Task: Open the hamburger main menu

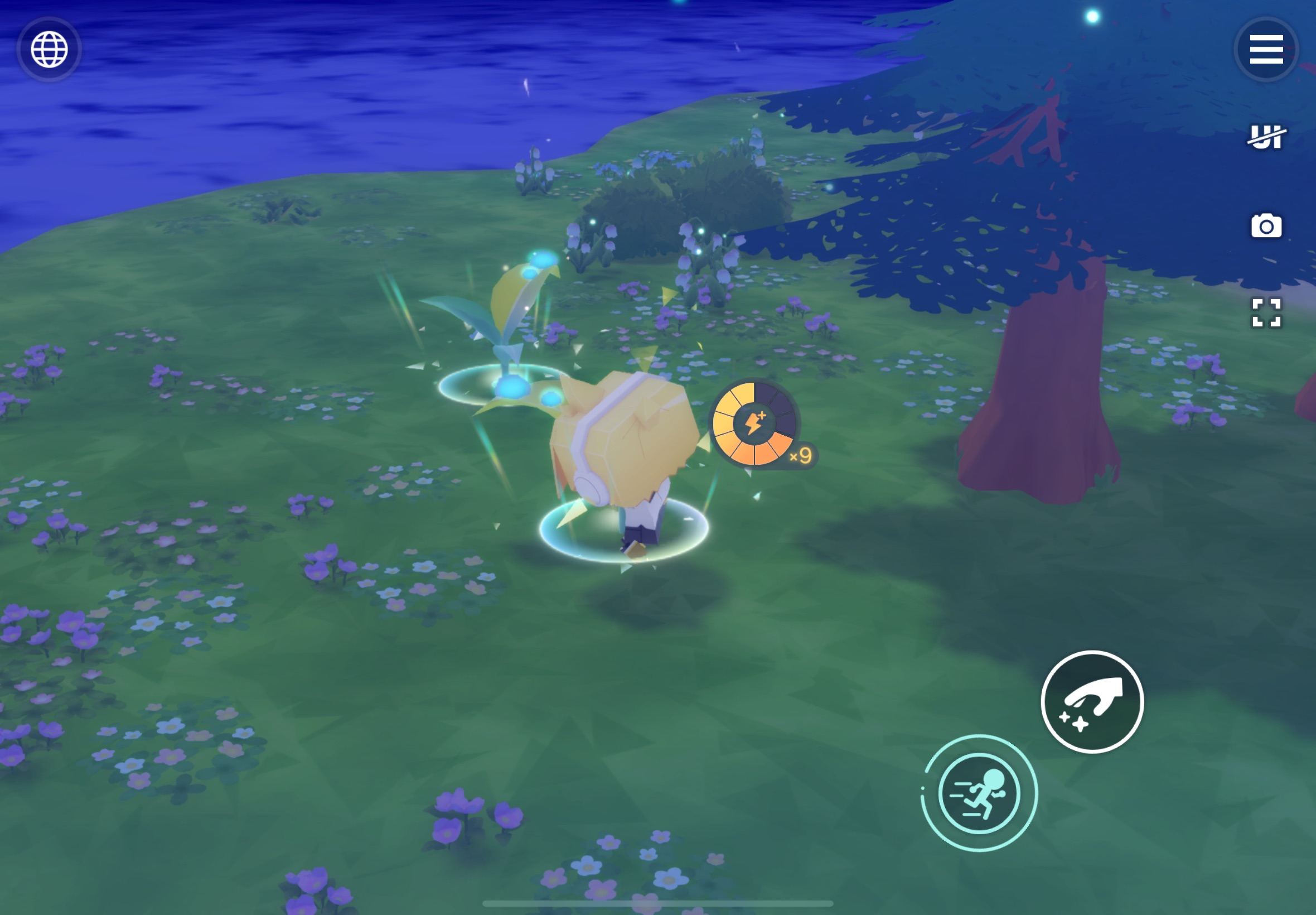Action: click(1266, 49)
